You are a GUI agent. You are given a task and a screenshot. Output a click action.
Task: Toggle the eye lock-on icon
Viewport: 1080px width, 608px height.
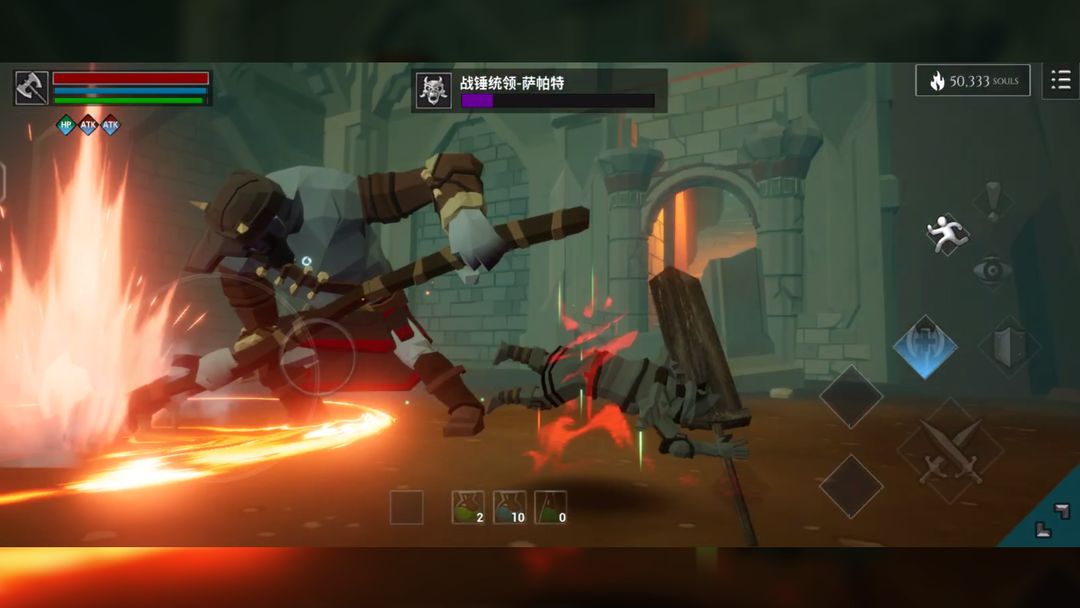click(992, 270)
